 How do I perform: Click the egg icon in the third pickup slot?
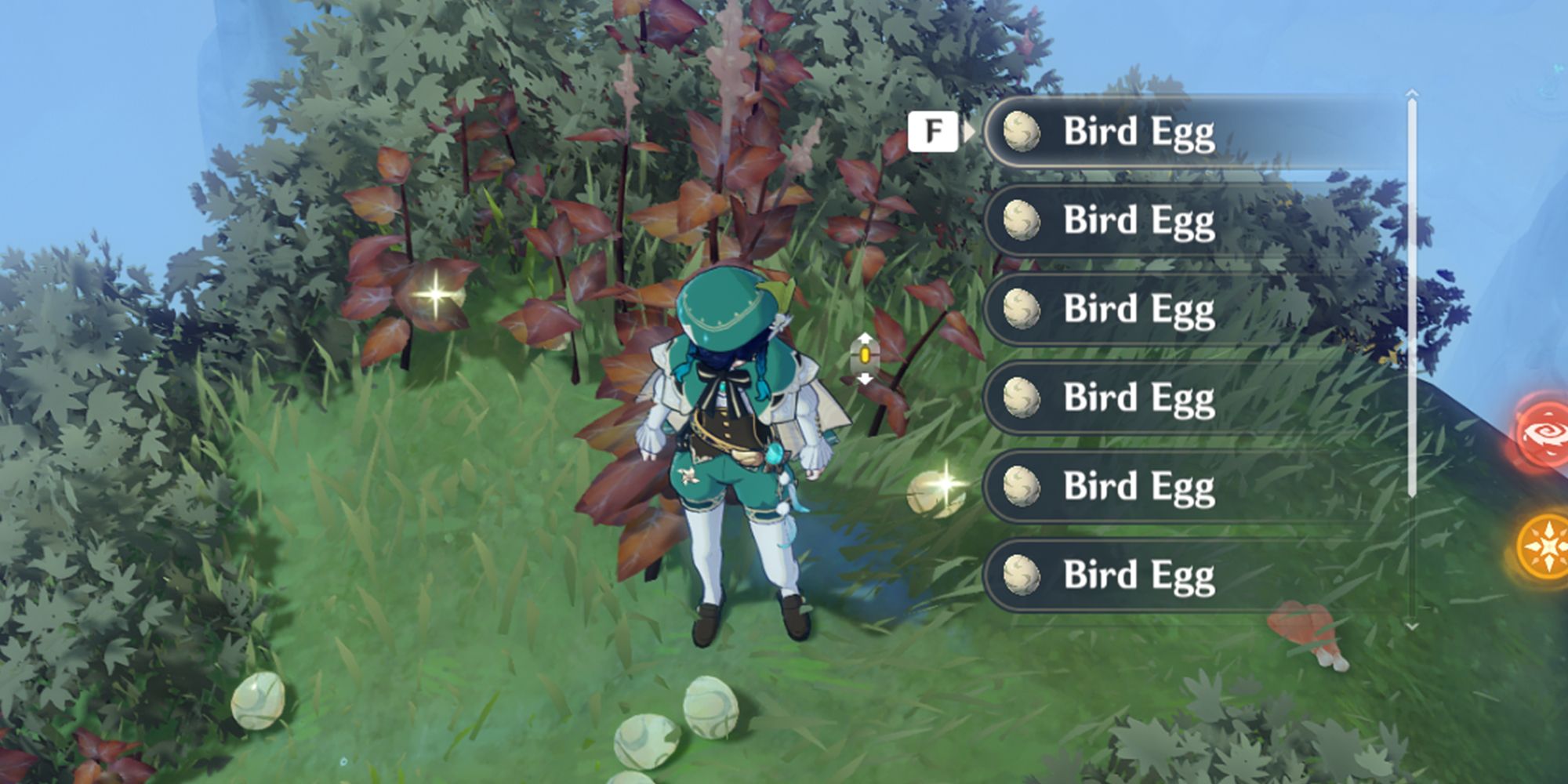pyautogui.click(x=1022, y=310)
